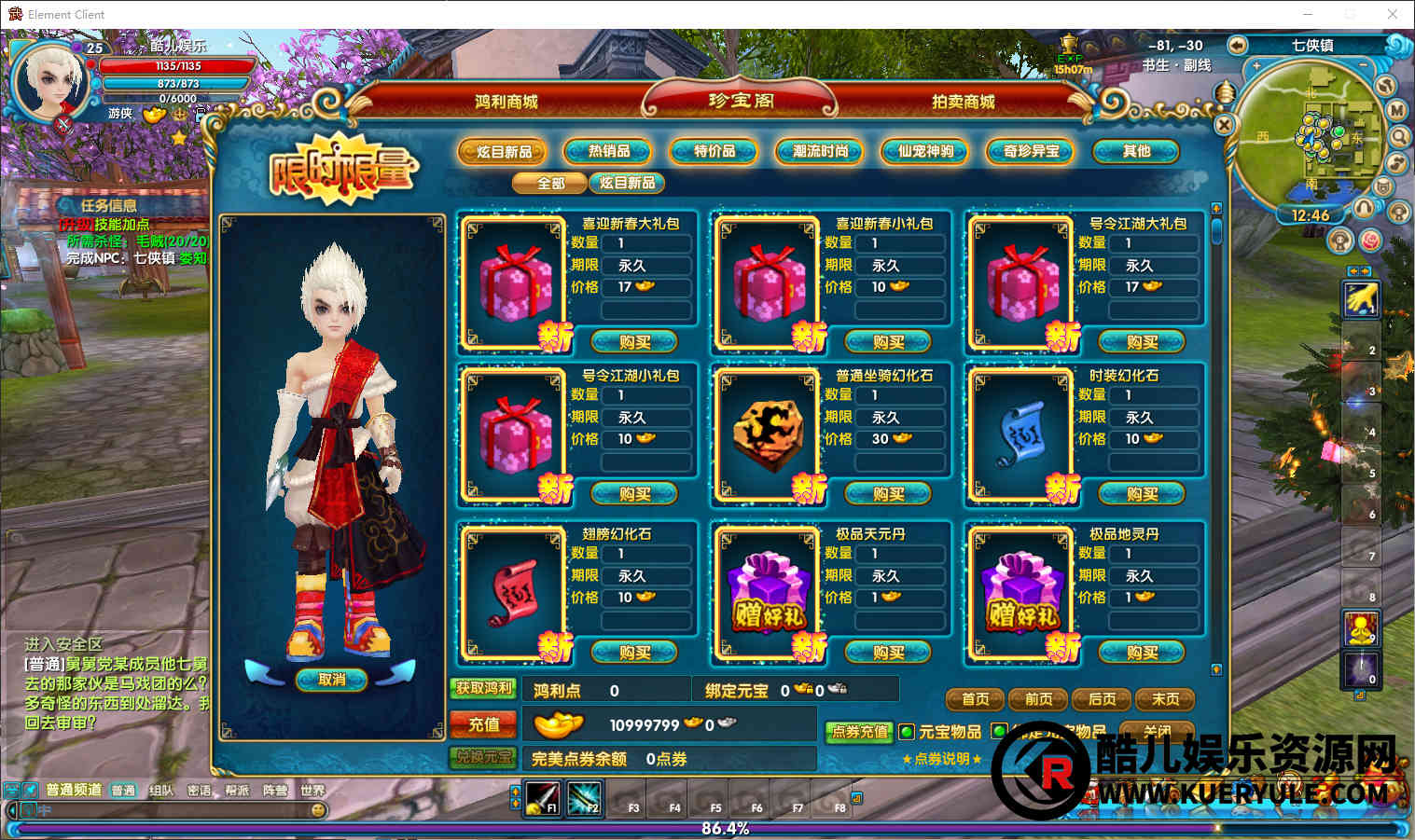The height and width of the screenshot is (840, 1415).
Task: Click 取消 under the character preview
Action: click(331, 680)
